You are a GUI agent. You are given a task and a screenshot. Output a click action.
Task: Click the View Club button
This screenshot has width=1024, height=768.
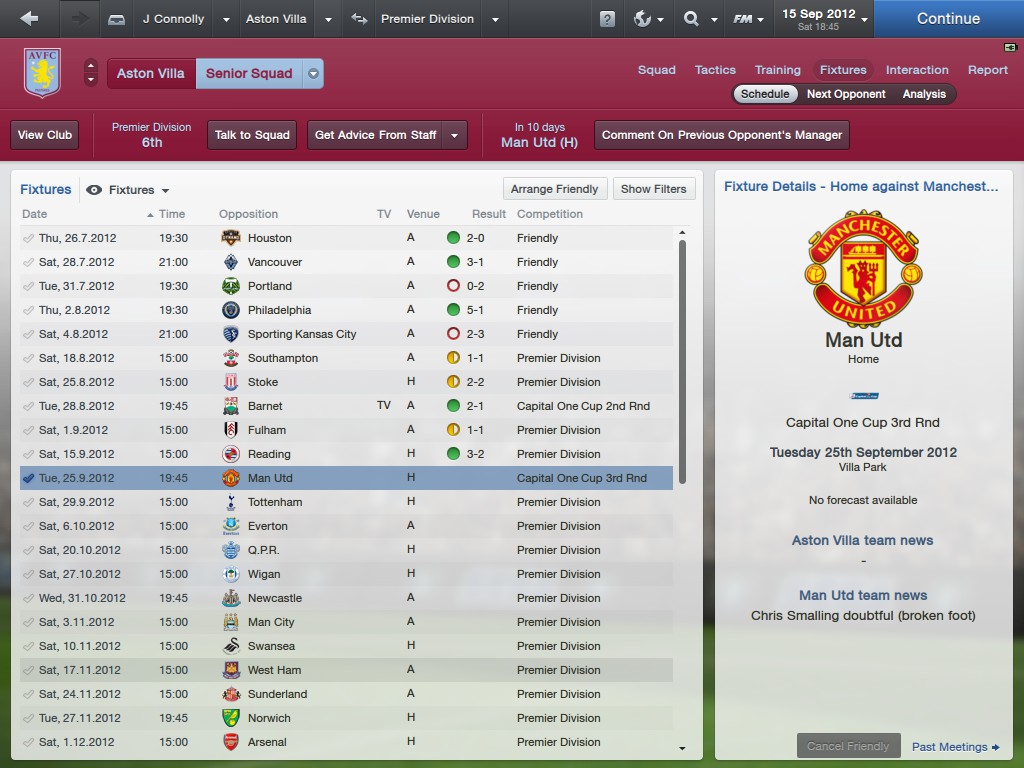pyautogui.click(x=45, y=135)
